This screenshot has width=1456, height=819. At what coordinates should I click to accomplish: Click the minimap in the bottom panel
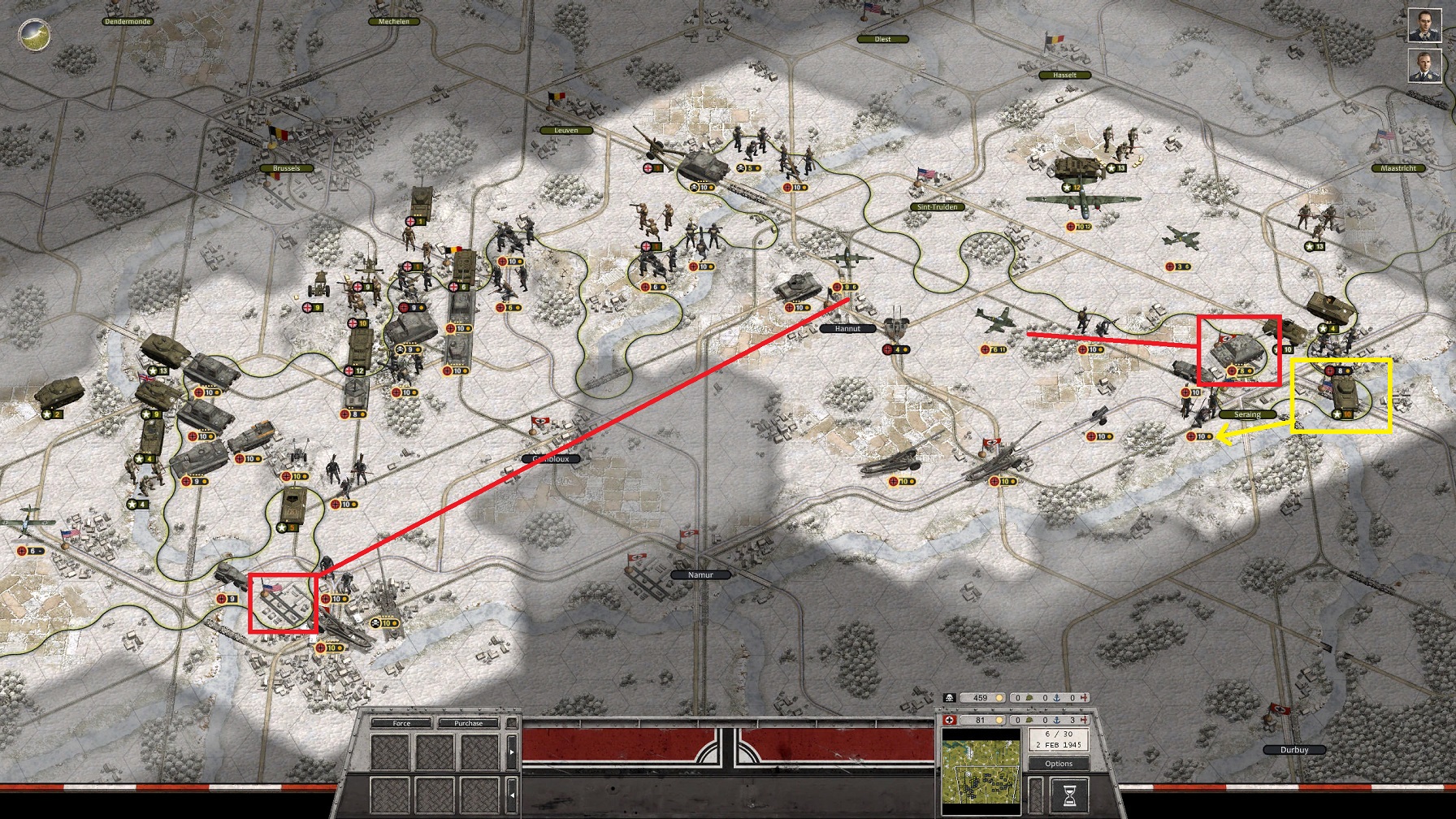click(982, 772)
